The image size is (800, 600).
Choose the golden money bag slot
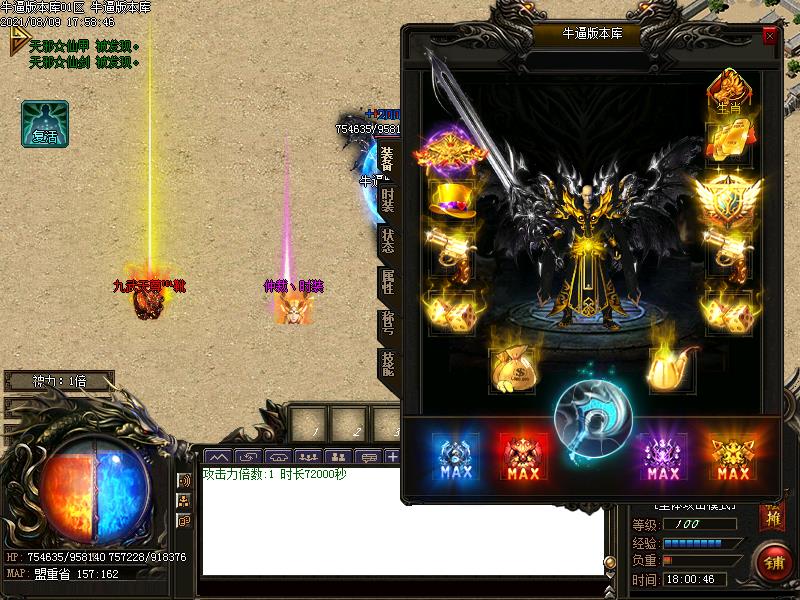tap(512, 369)
